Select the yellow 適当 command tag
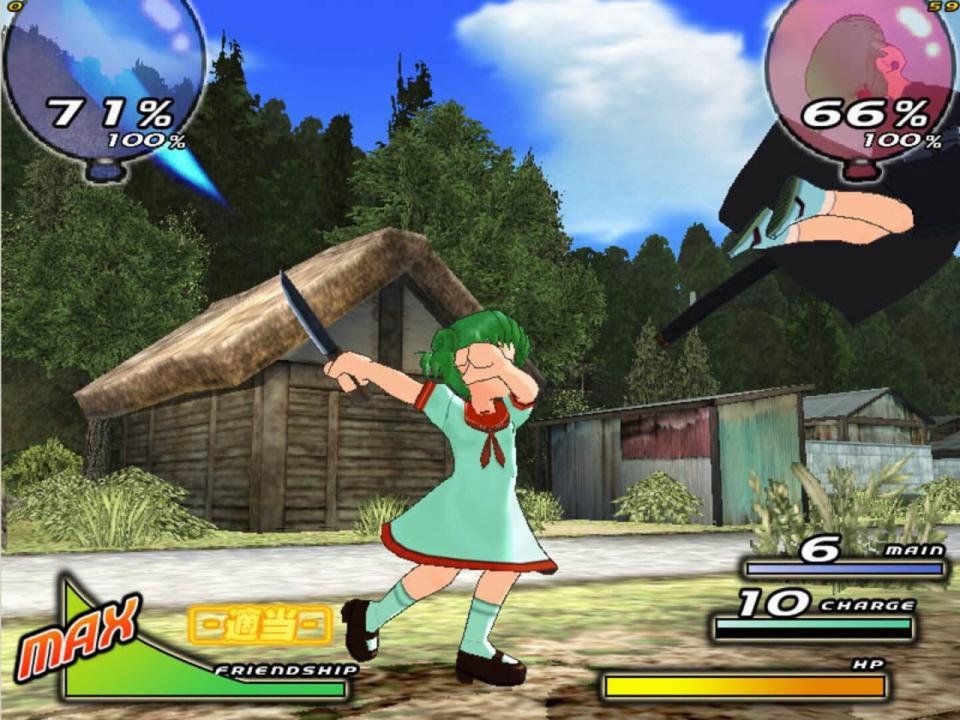 pos(260,625)
